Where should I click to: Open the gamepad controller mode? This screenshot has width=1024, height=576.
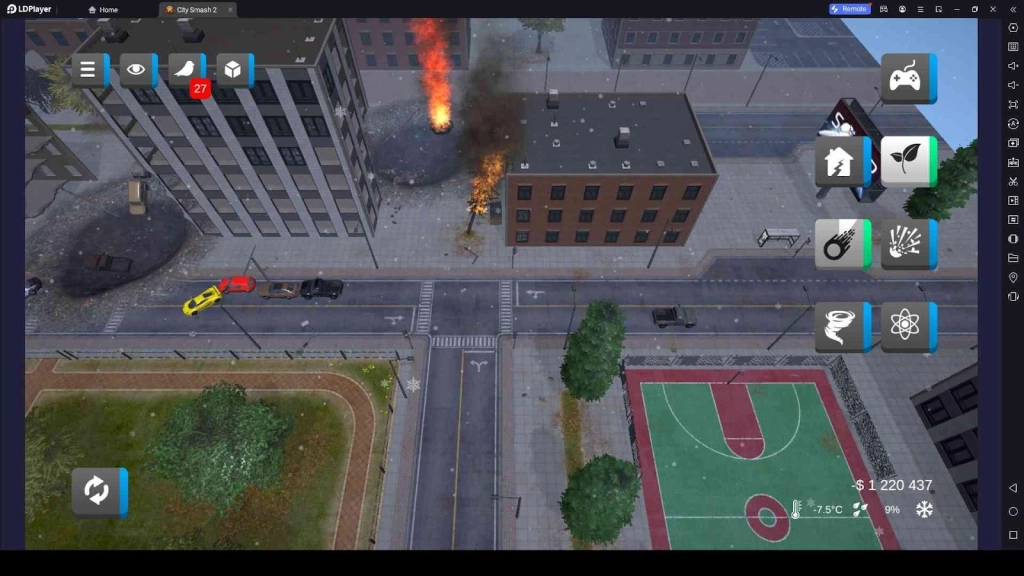coord(906,78)
